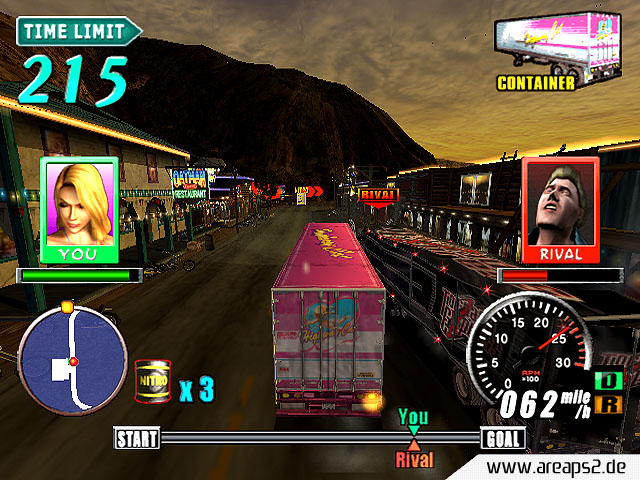640x480 pixels.
Task: Click the circular route minimap
Action: click(73, 359)
